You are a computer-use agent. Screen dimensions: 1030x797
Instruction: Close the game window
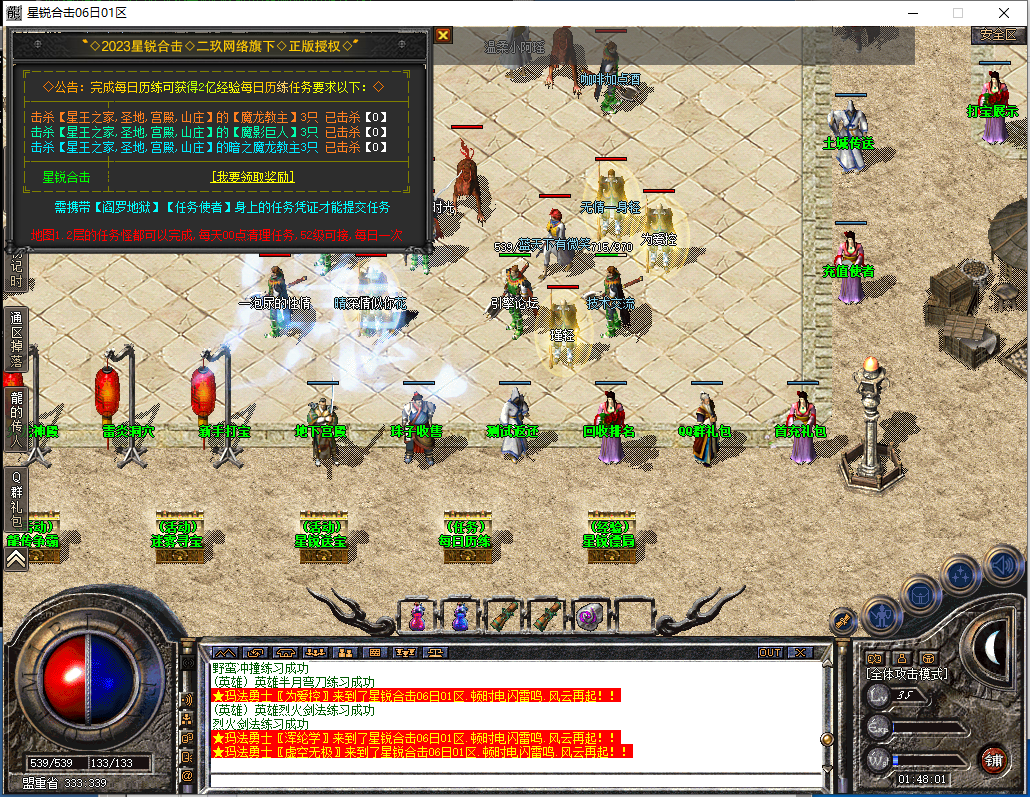click(1004, 13)
